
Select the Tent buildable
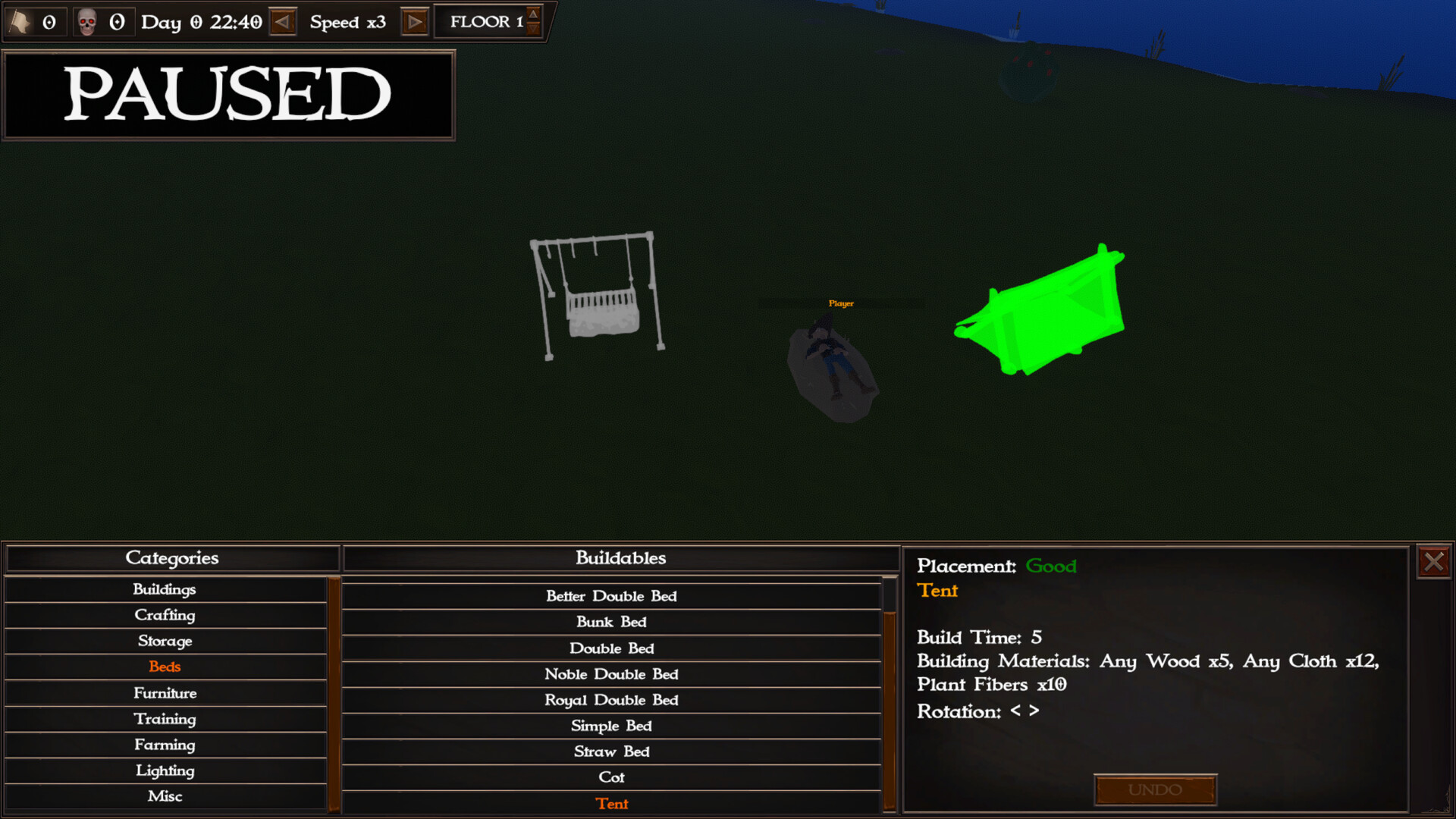pyautogui.click(x=611, y=803)
